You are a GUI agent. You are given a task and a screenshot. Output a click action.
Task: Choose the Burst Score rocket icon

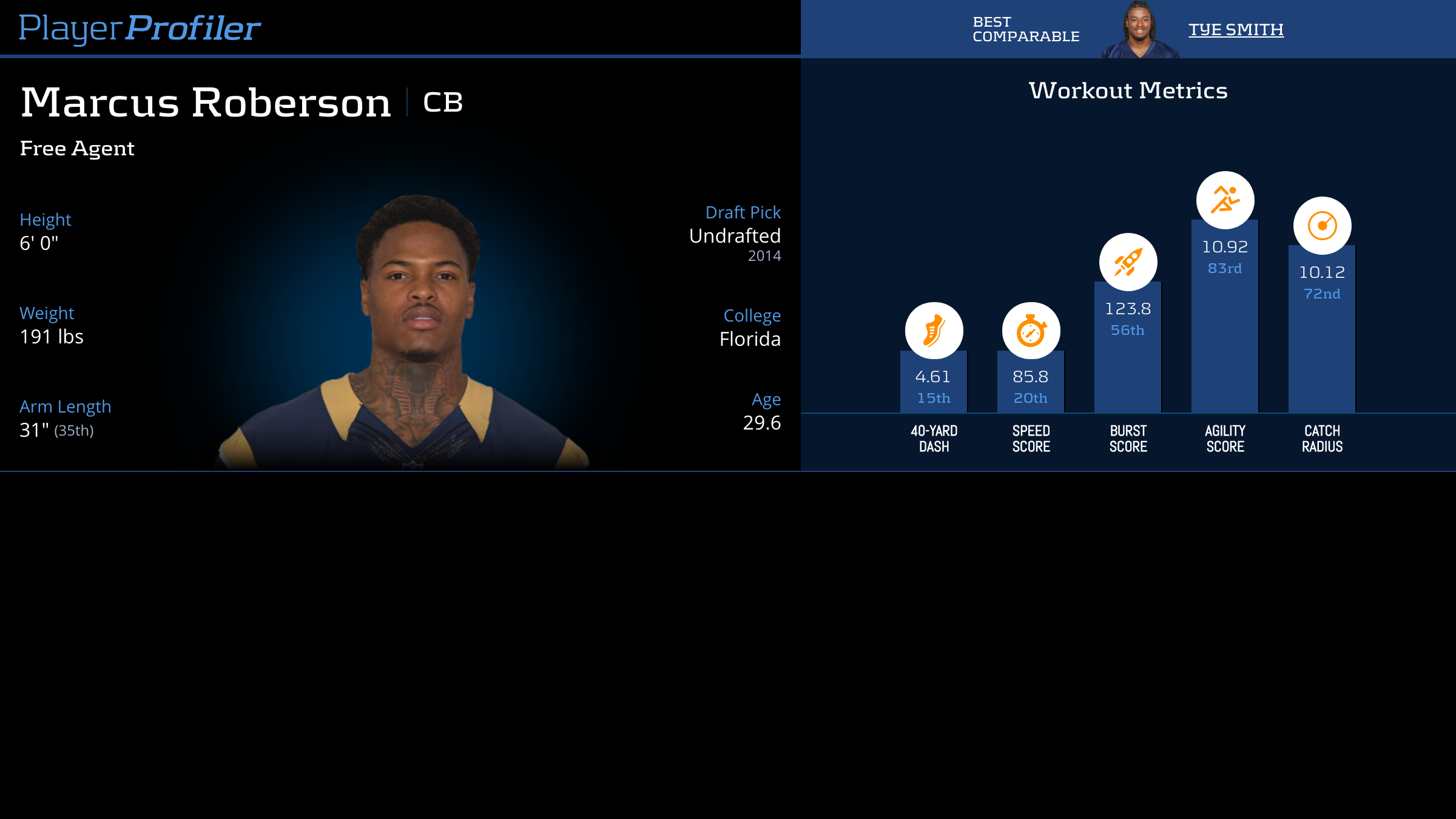click(1128, 262)
